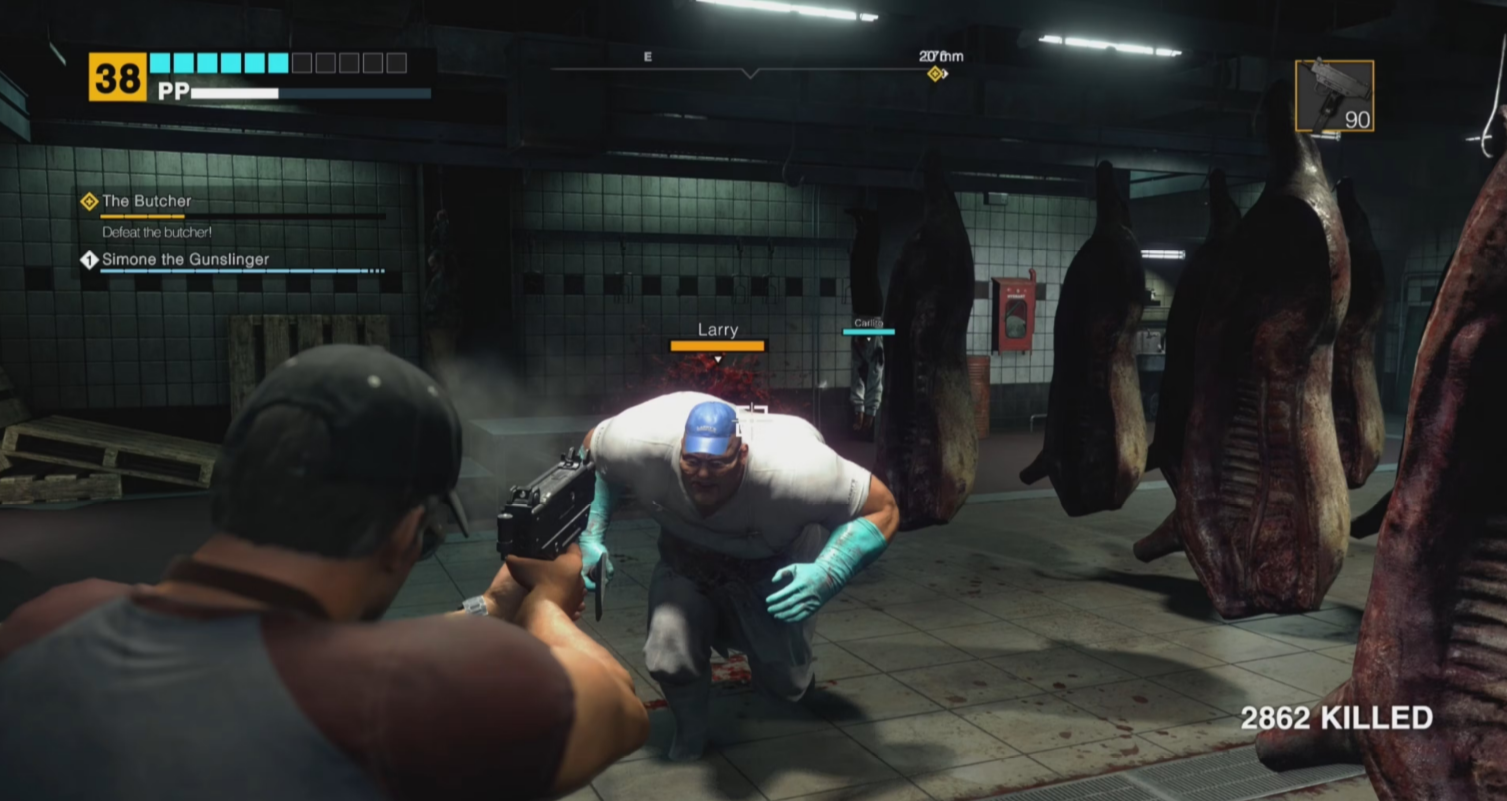Image resolution: width=1507 pixels, height=801 pixels.
Task: Click the waypoint marker on the compass bar
Action: tap(937, 72)
